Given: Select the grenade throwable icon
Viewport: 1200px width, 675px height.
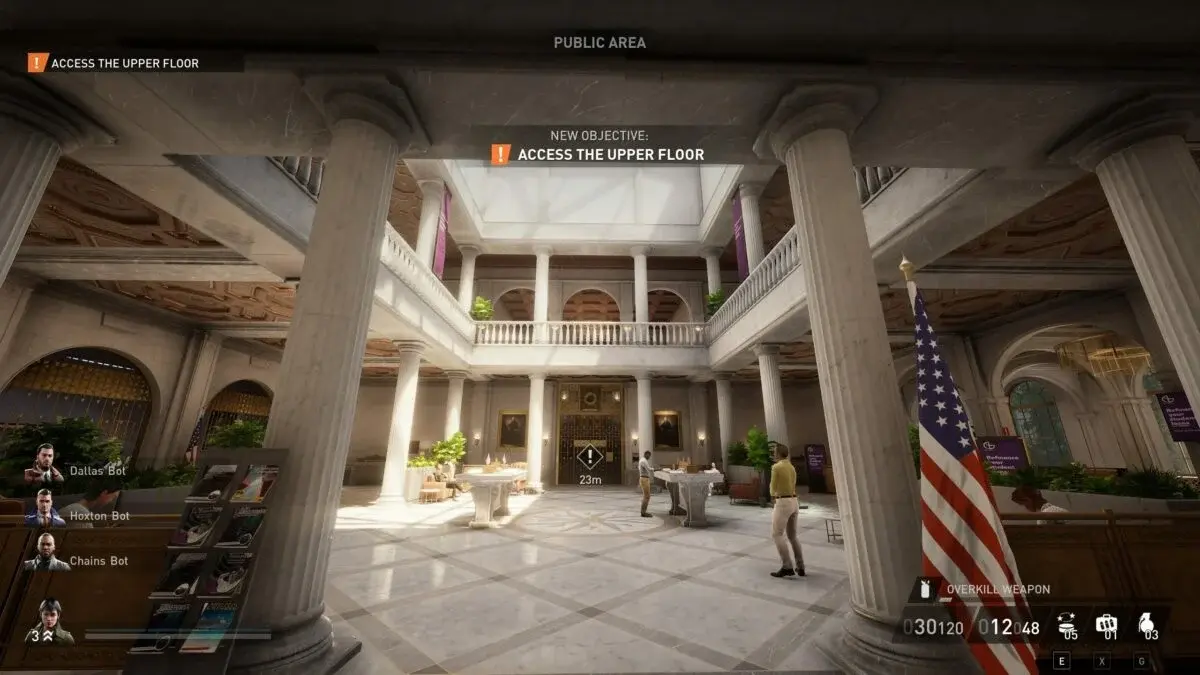Looking at the screenshot, I should pos(1147,624).
